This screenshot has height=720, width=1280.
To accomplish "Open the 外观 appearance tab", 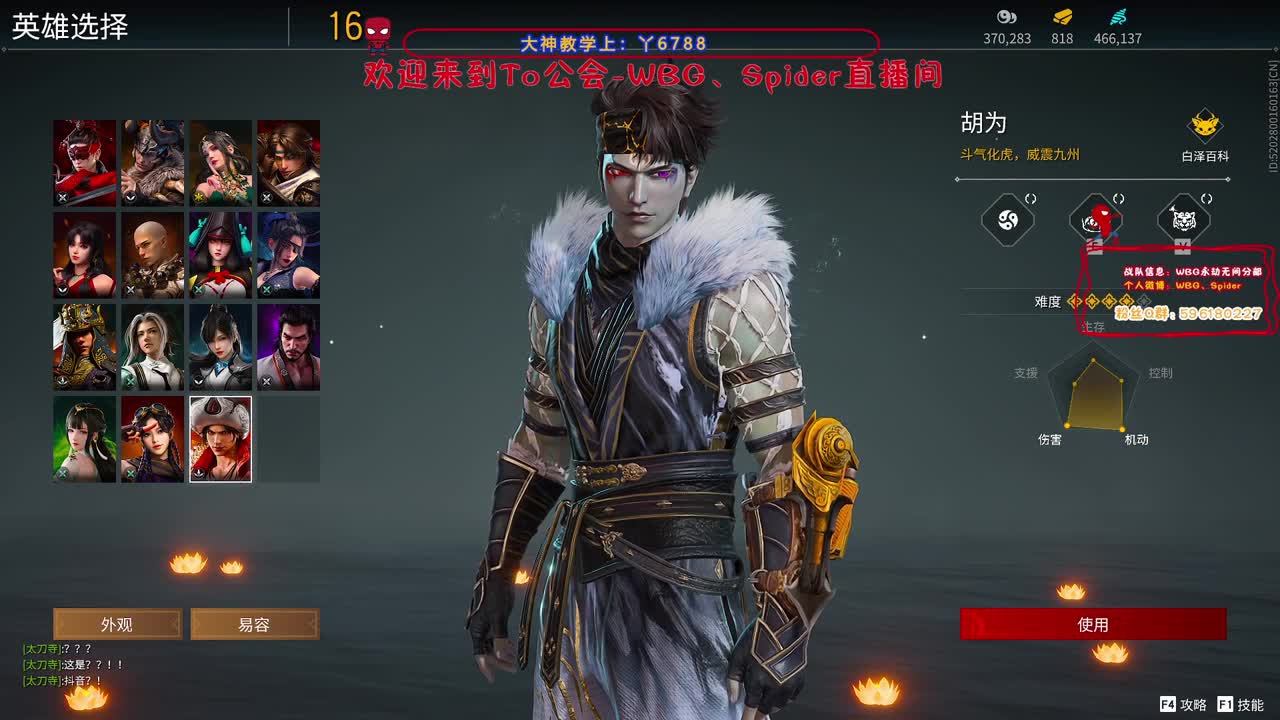I will click(117, 623).
